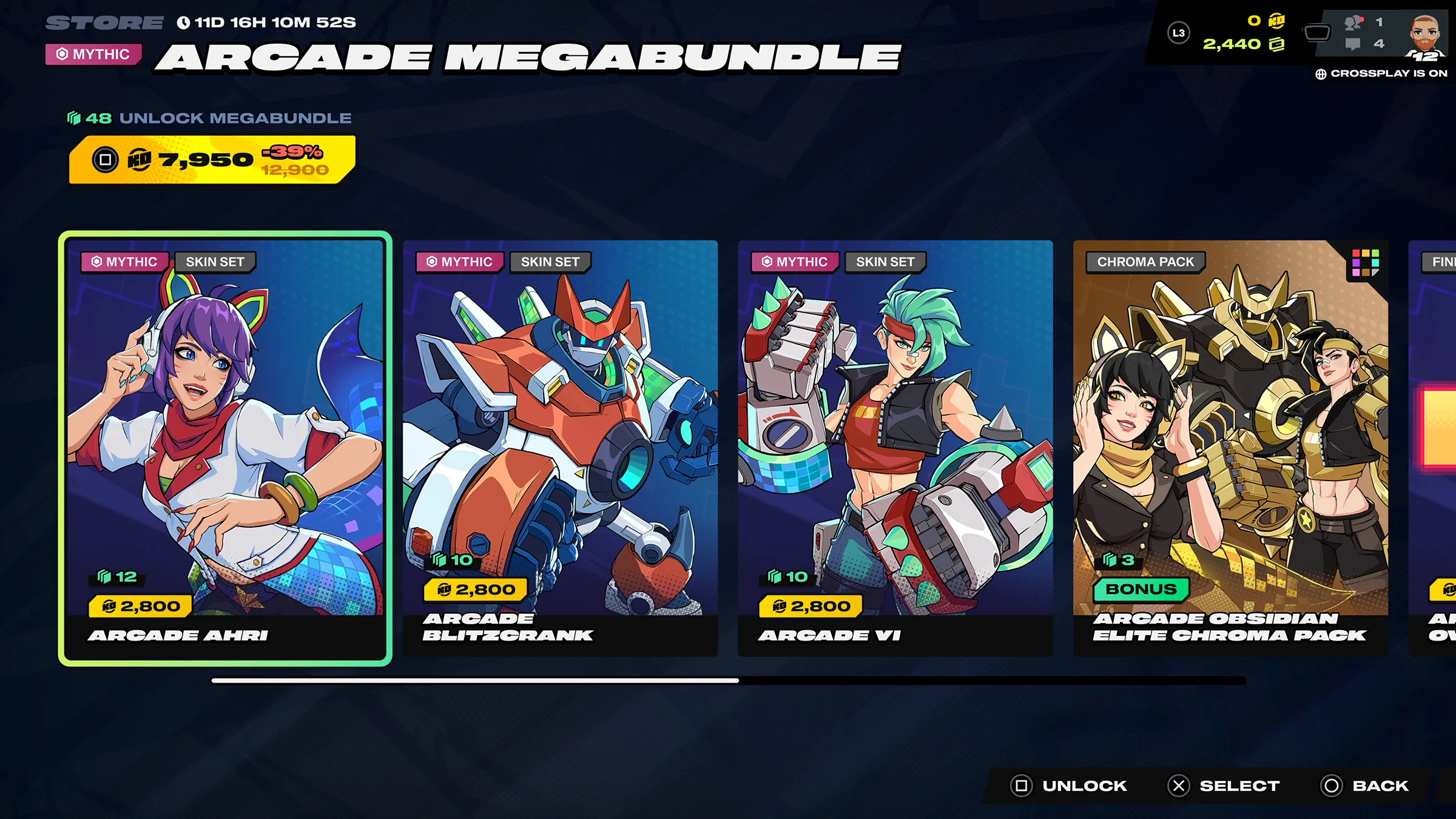Show the chroma color grid icon
The height and width of the screenshot is (819, 1456).
tap(1366, 263)
